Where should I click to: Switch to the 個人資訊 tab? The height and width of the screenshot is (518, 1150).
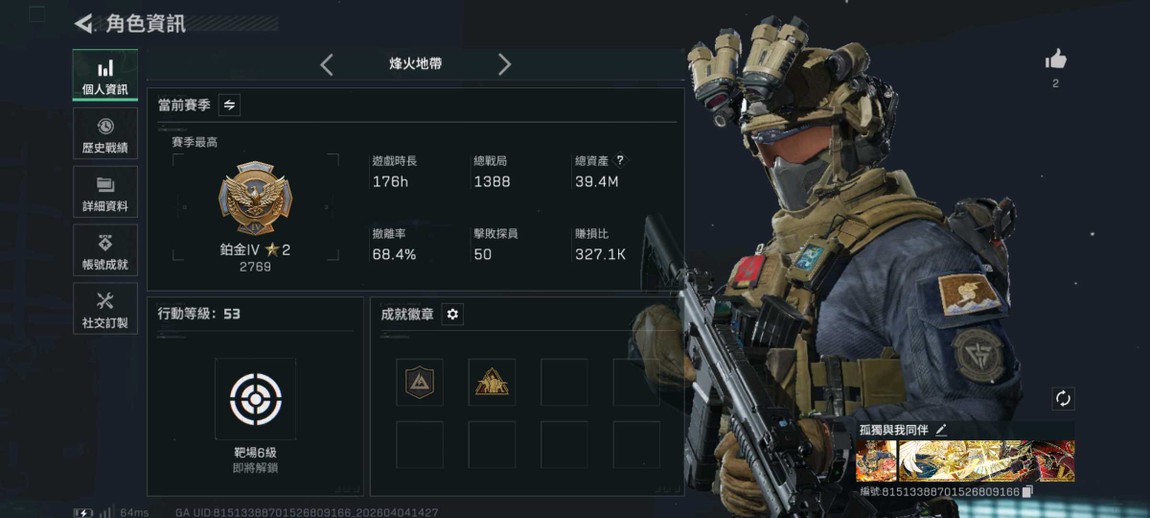coord(105,76)
